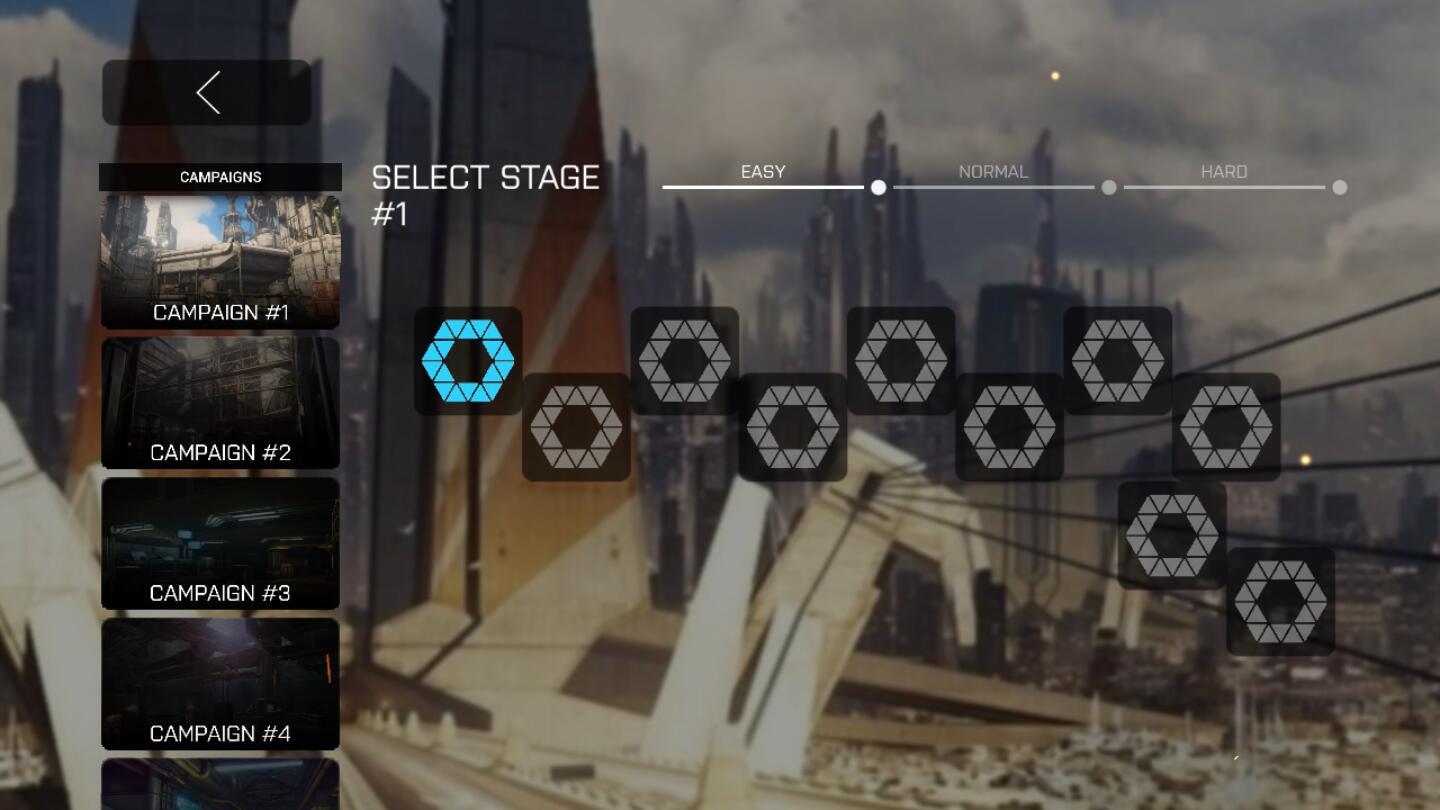Choose the Hard difficulty
1440x810 pixels.
pos(1224,174)
